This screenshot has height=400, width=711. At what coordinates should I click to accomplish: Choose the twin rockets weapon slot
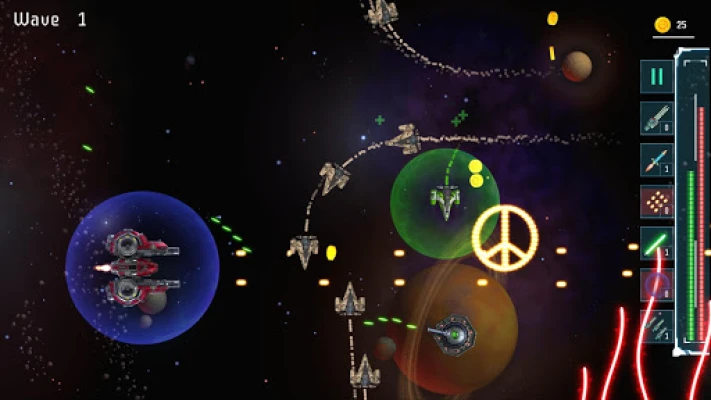point(656,328)
